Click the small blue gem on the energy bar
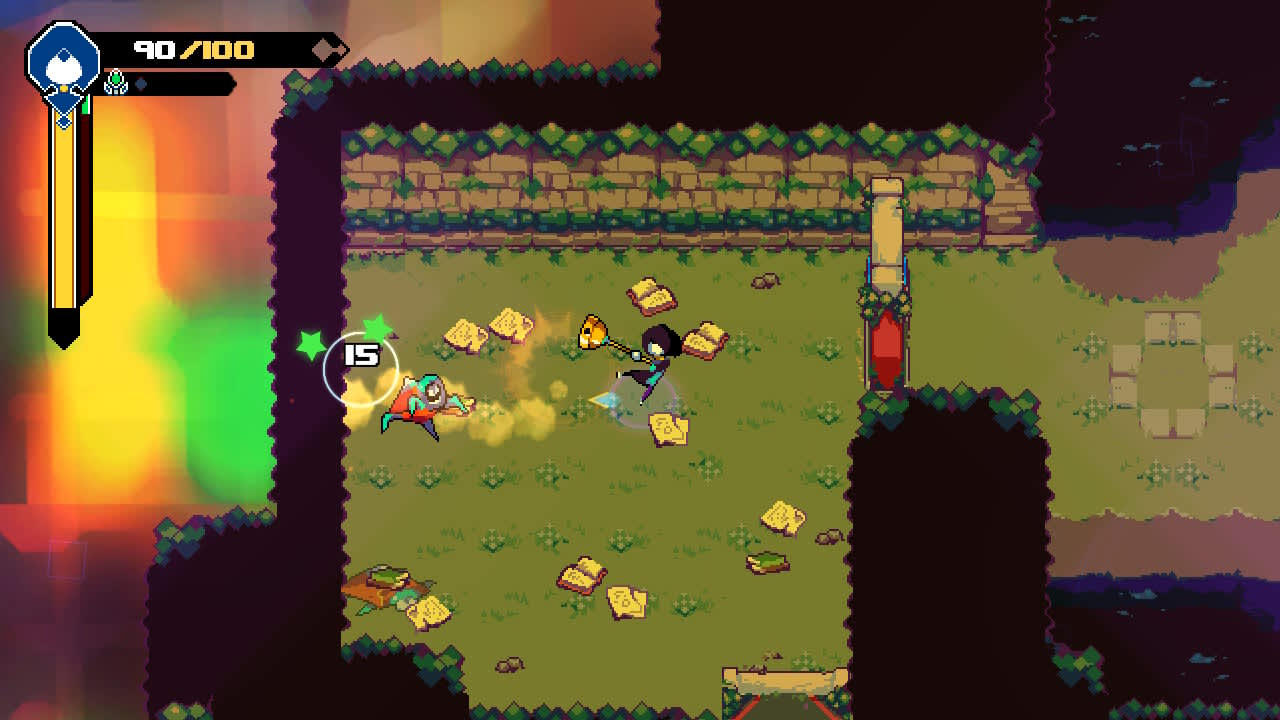The image size is (1280, 720). point(143,84)
